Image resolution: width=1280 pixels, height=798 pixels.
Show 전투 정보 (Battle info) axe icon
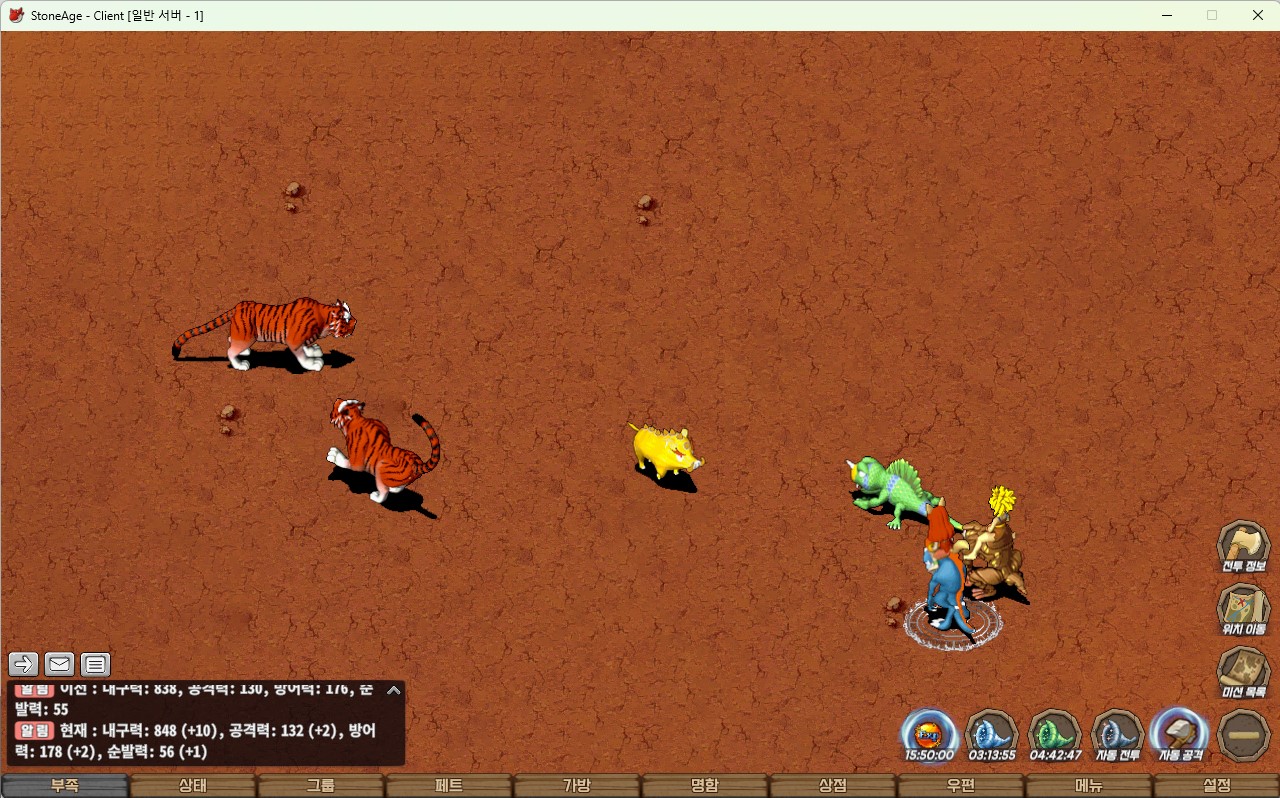[1244, 546]
